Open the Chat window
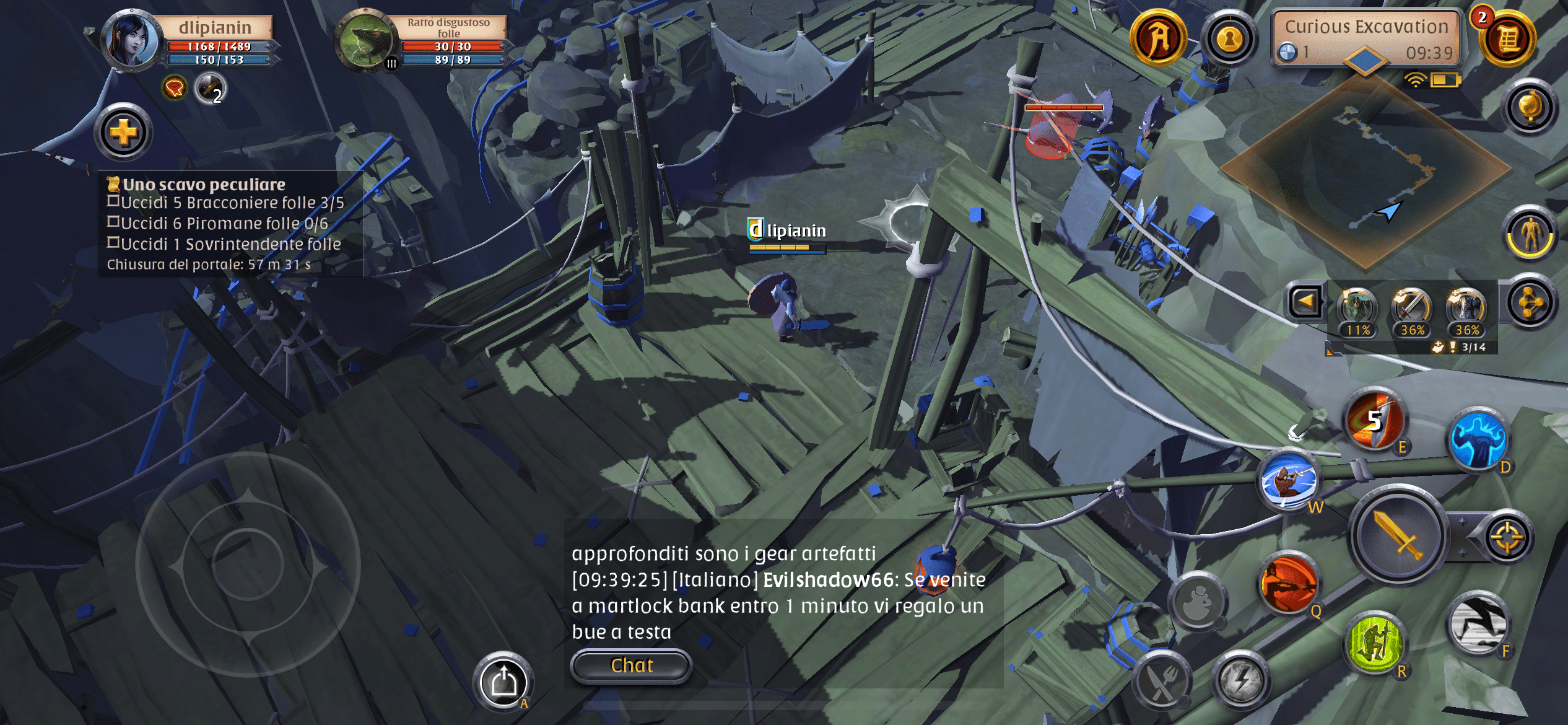Image resolution: width=1568 pixels, height=725 pixels. pyautogui.click(x=631, y=665)
